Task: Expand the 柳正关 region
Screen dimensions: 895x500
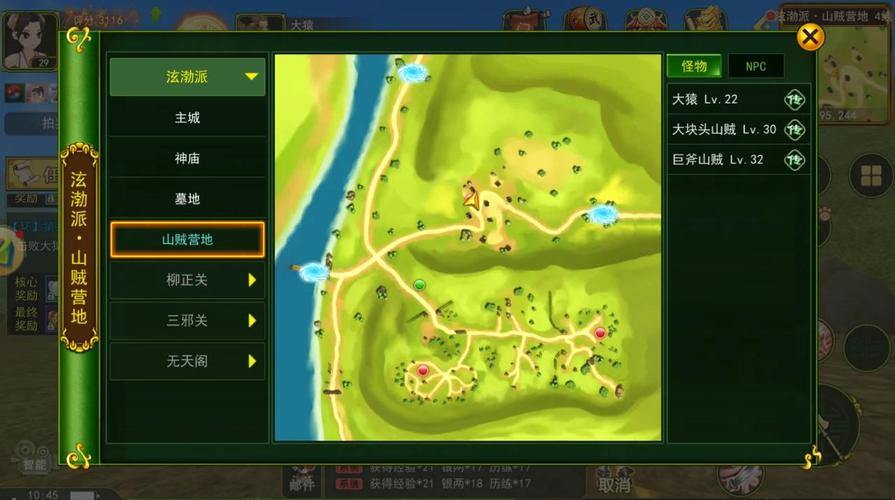Action: [x=187, y=281]
